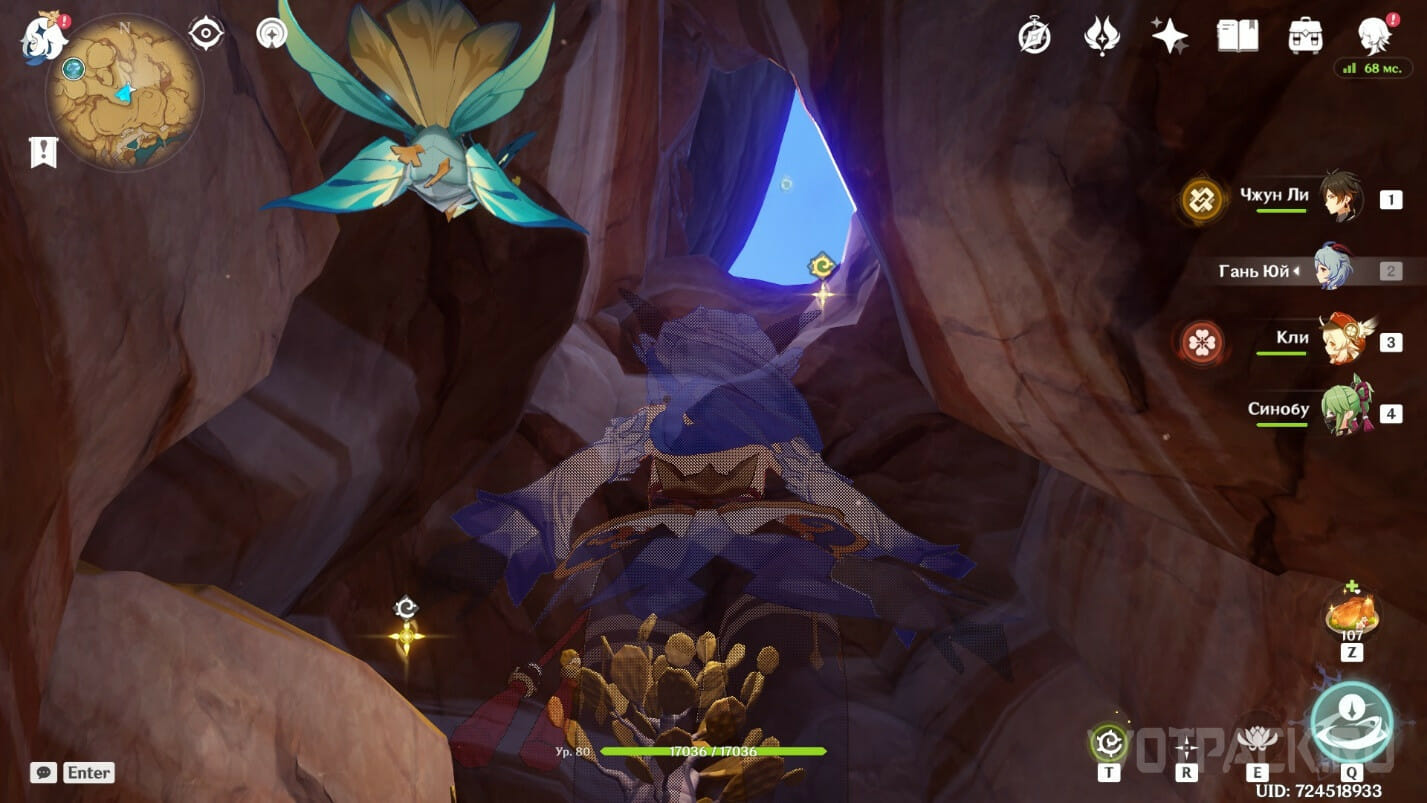1427x803 pixels.
Task: Open the character screen icon
Action: coord(1375,36)
